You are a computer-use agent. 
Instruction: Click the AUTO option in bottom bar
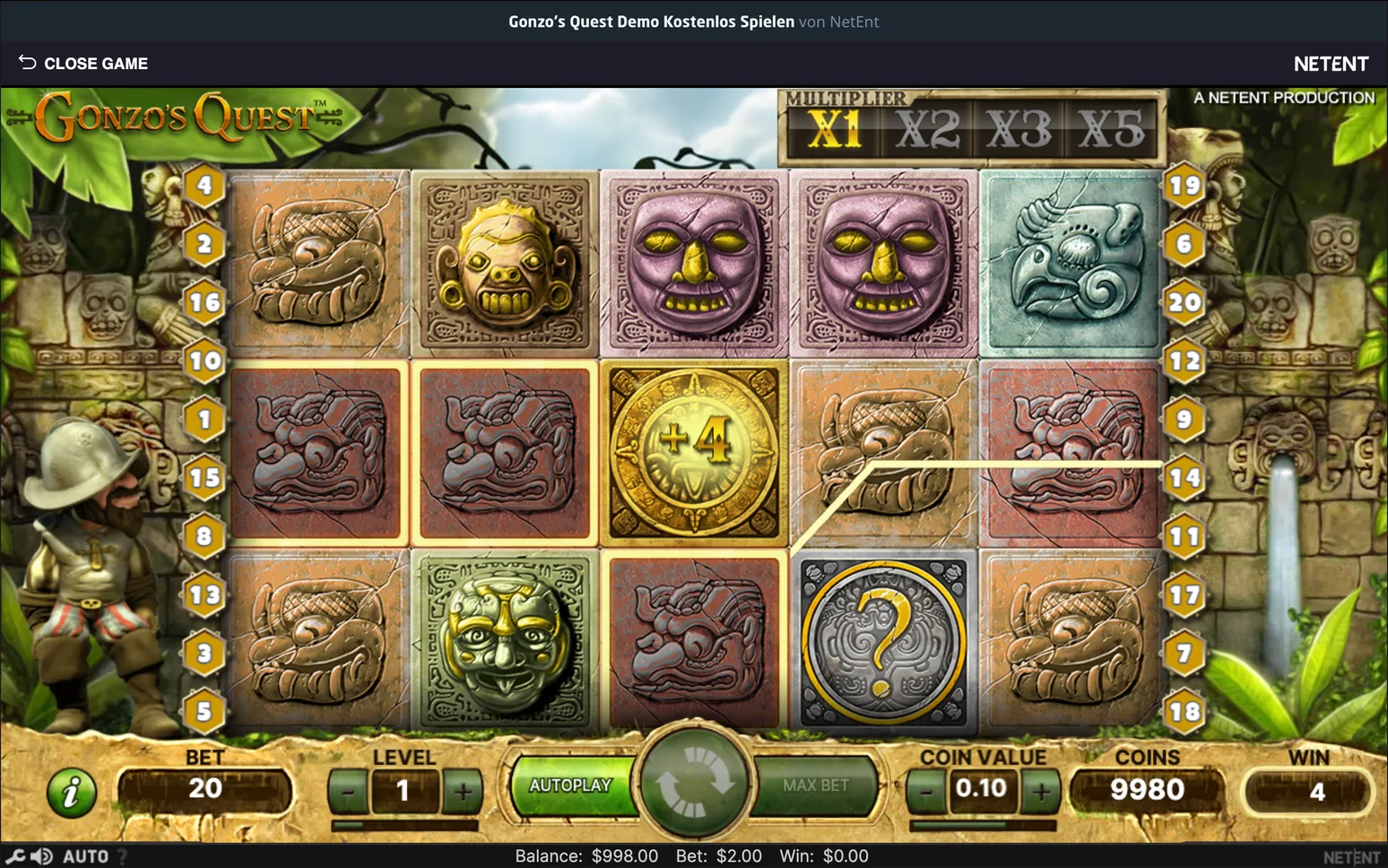(85, 856)
